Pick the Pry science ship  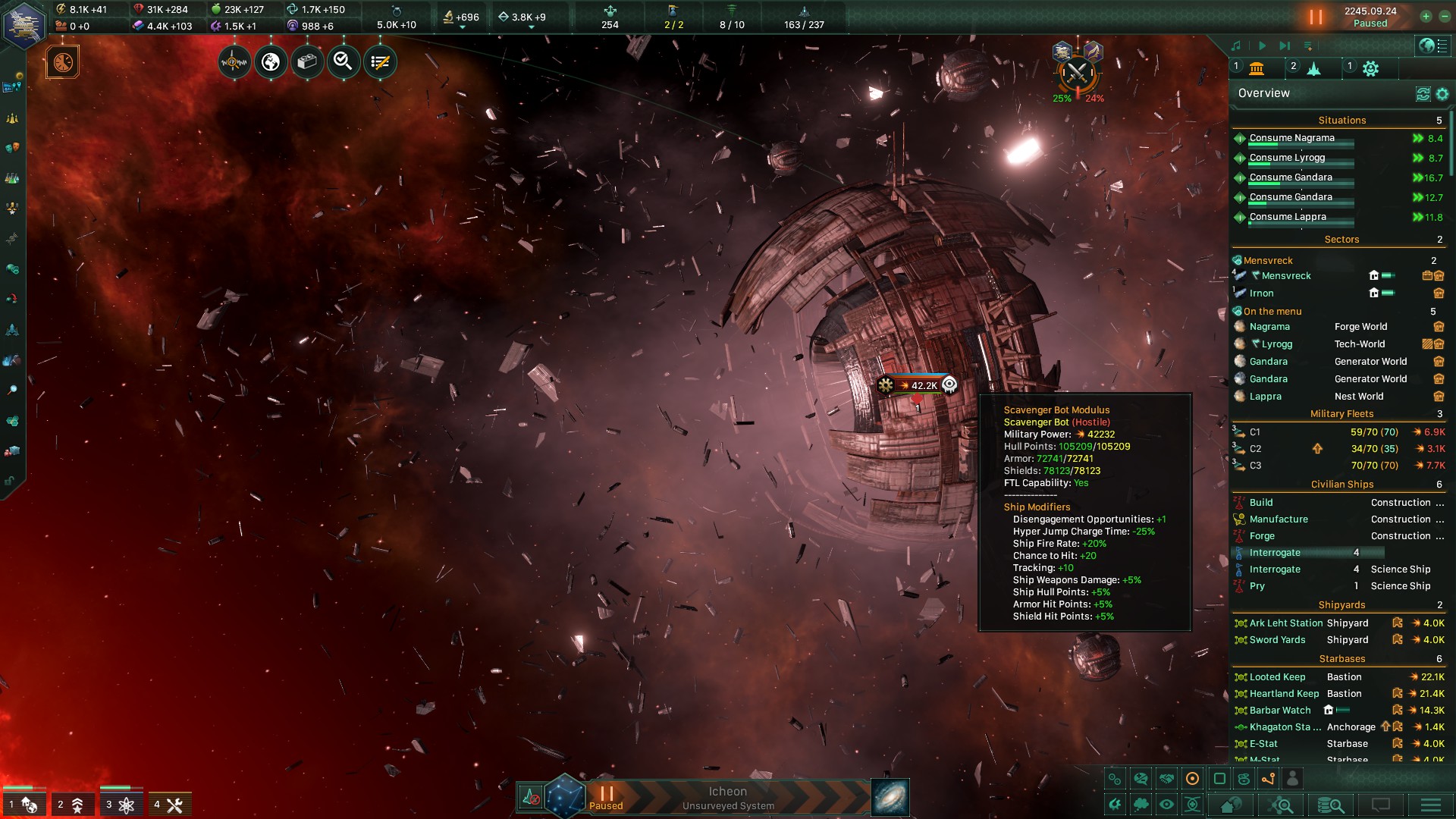[x=1257, y=586]
